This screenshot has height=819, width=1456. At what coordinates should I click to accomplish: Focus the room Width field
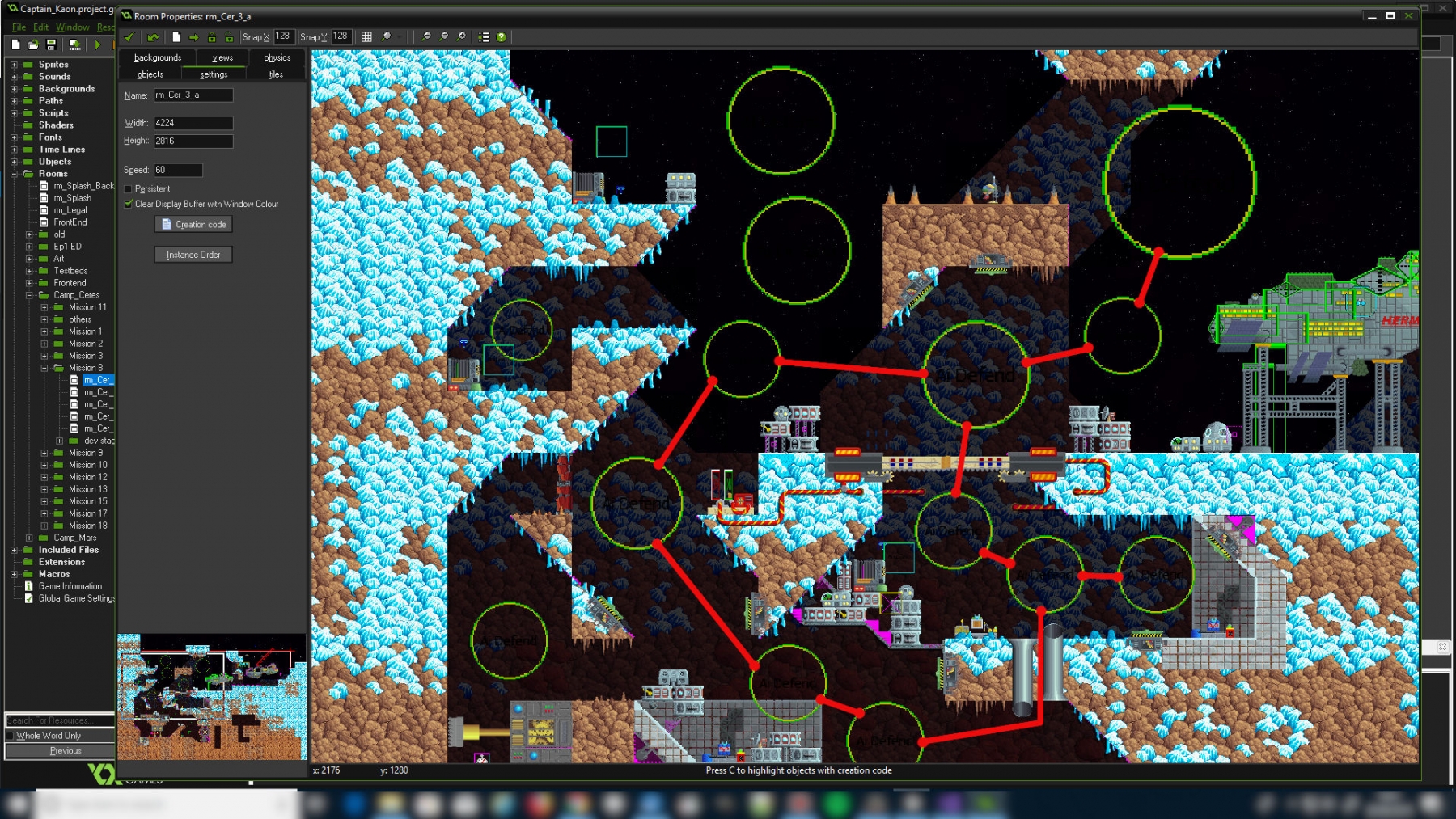193,123
